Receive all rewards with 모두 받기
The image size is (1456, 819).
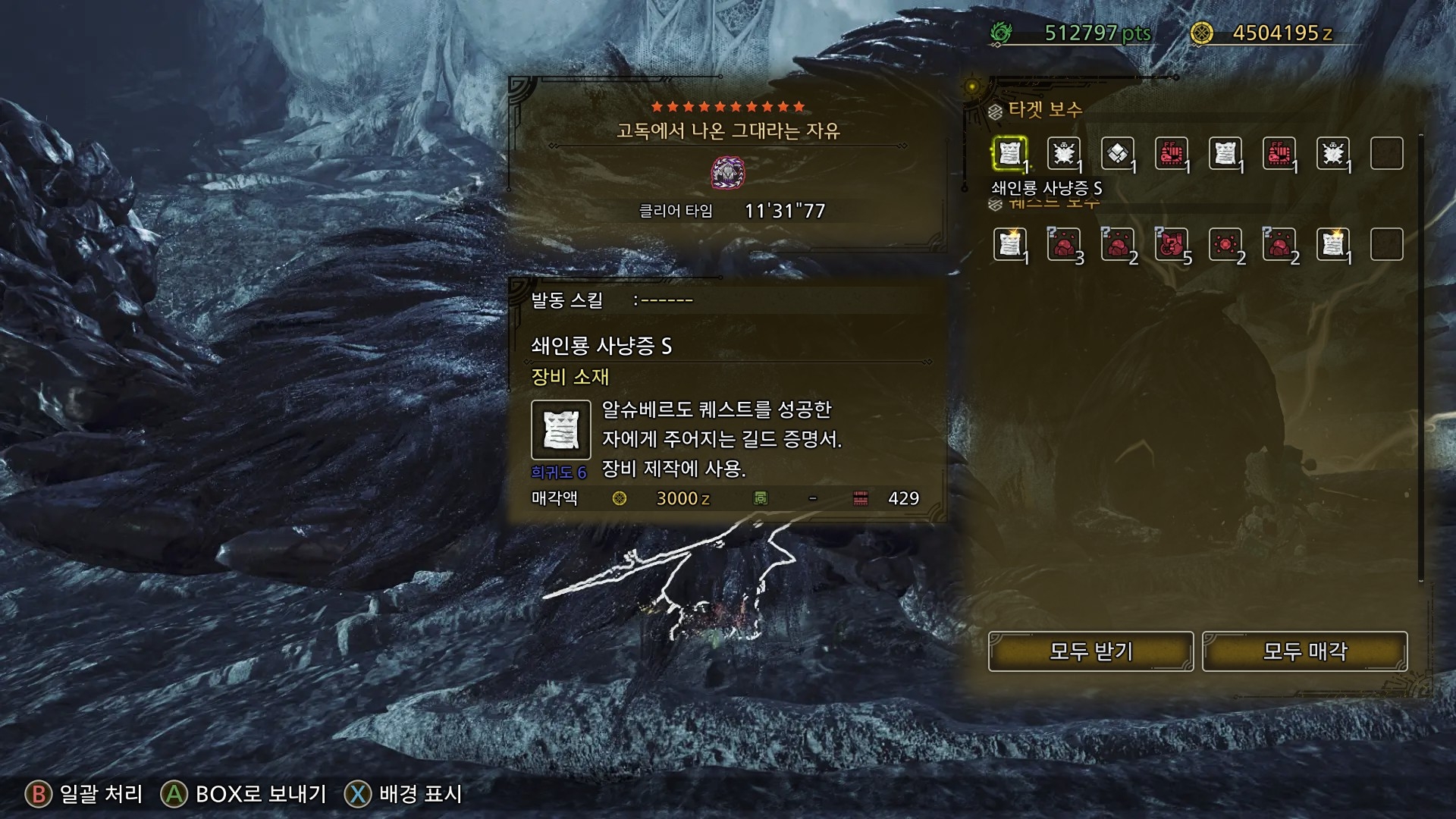pyautogui.click(x=1090, y=651)
